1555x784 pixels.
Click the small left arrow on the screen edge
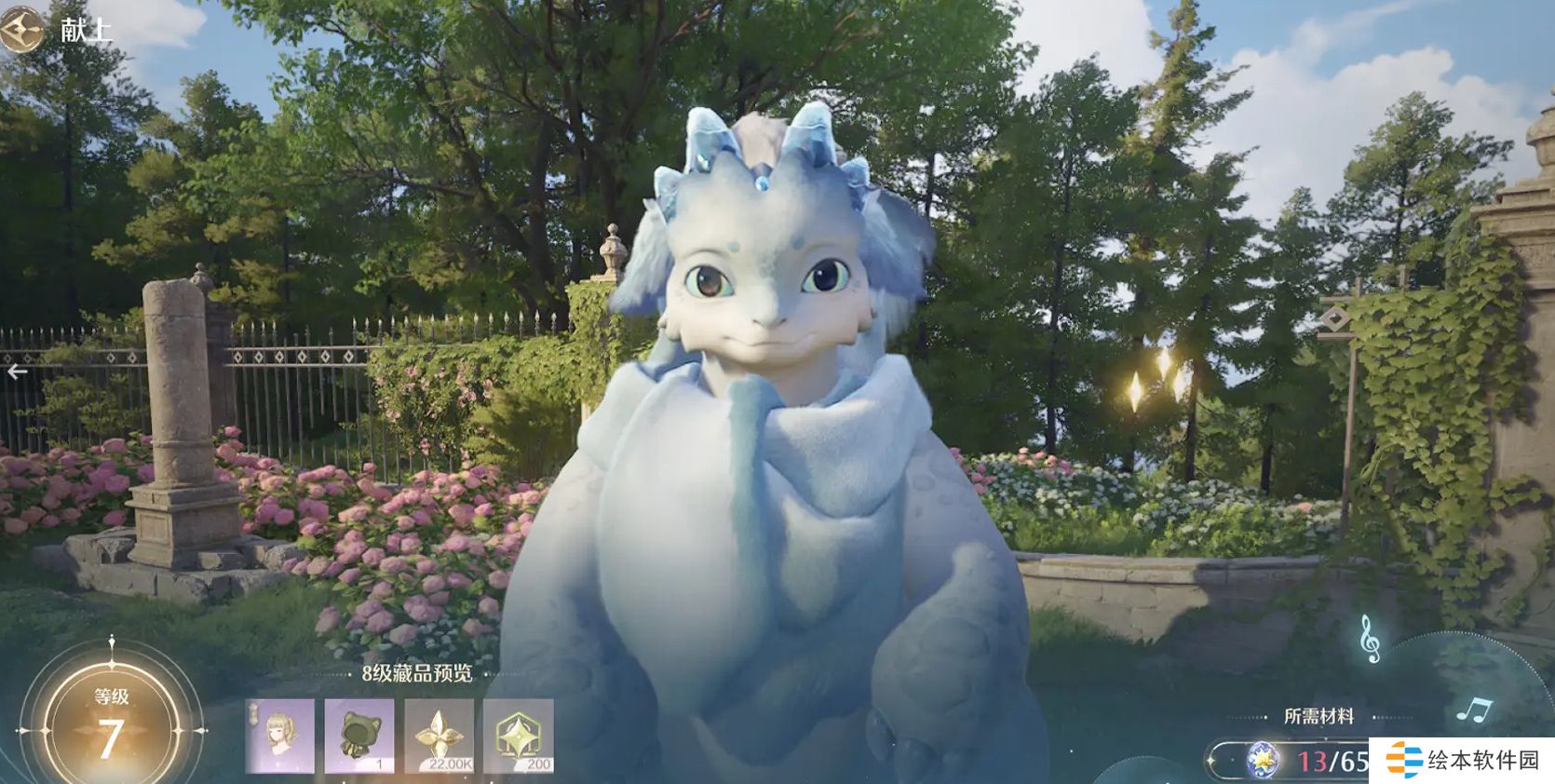coord(17,372)
